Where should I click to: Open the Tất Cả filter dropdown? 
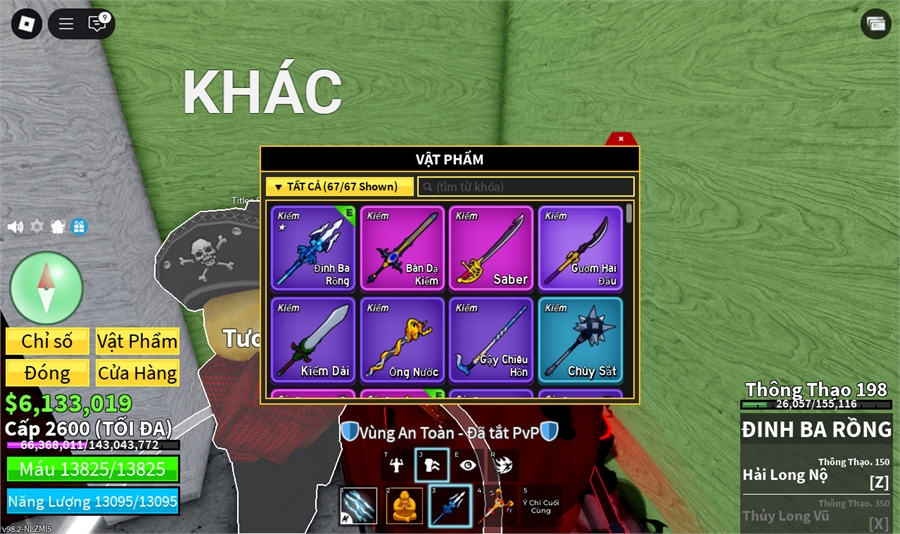pos(340,187)
